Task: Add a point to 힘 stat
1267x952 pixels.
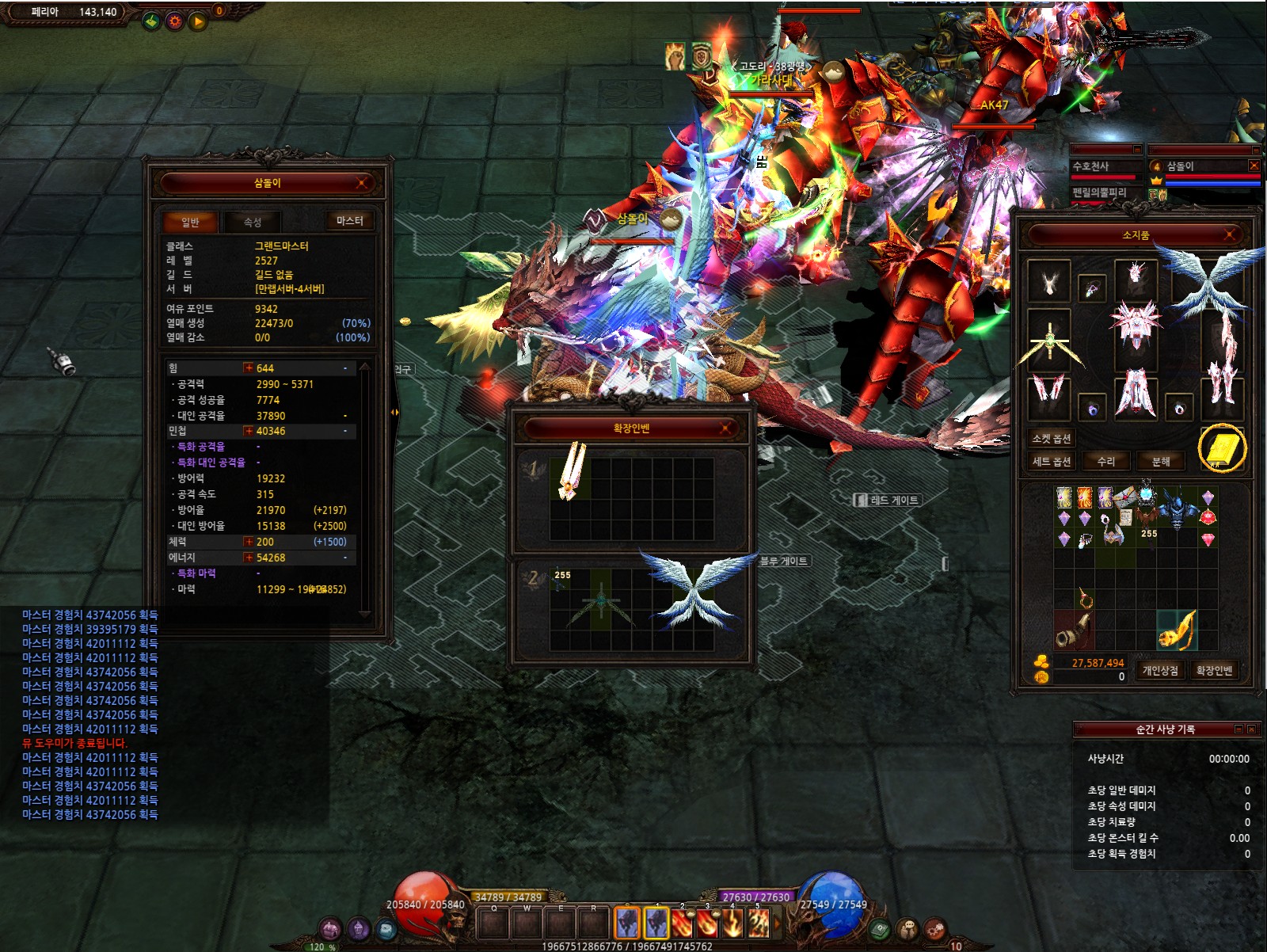Action: (x=249, y=368)
